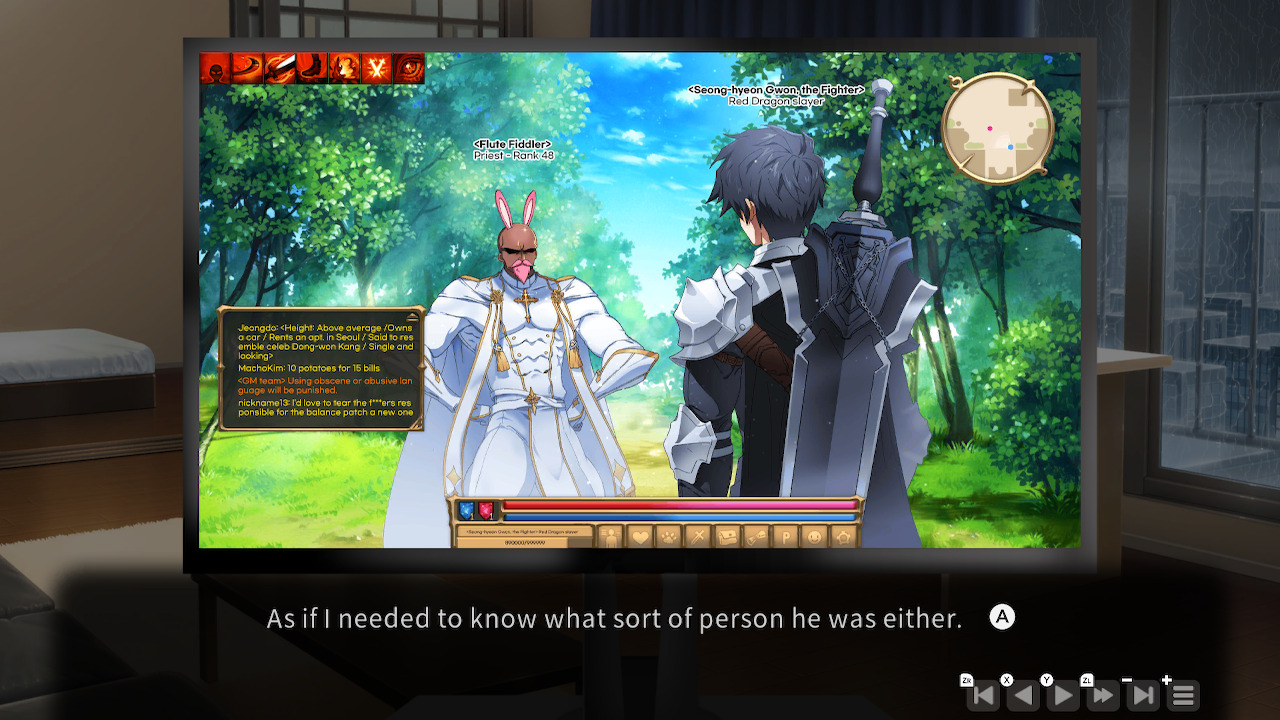Viewport: 1280px width, 720px height.
Task: Click the dragon eye skill icon
Action: click(x=406, y=70)
